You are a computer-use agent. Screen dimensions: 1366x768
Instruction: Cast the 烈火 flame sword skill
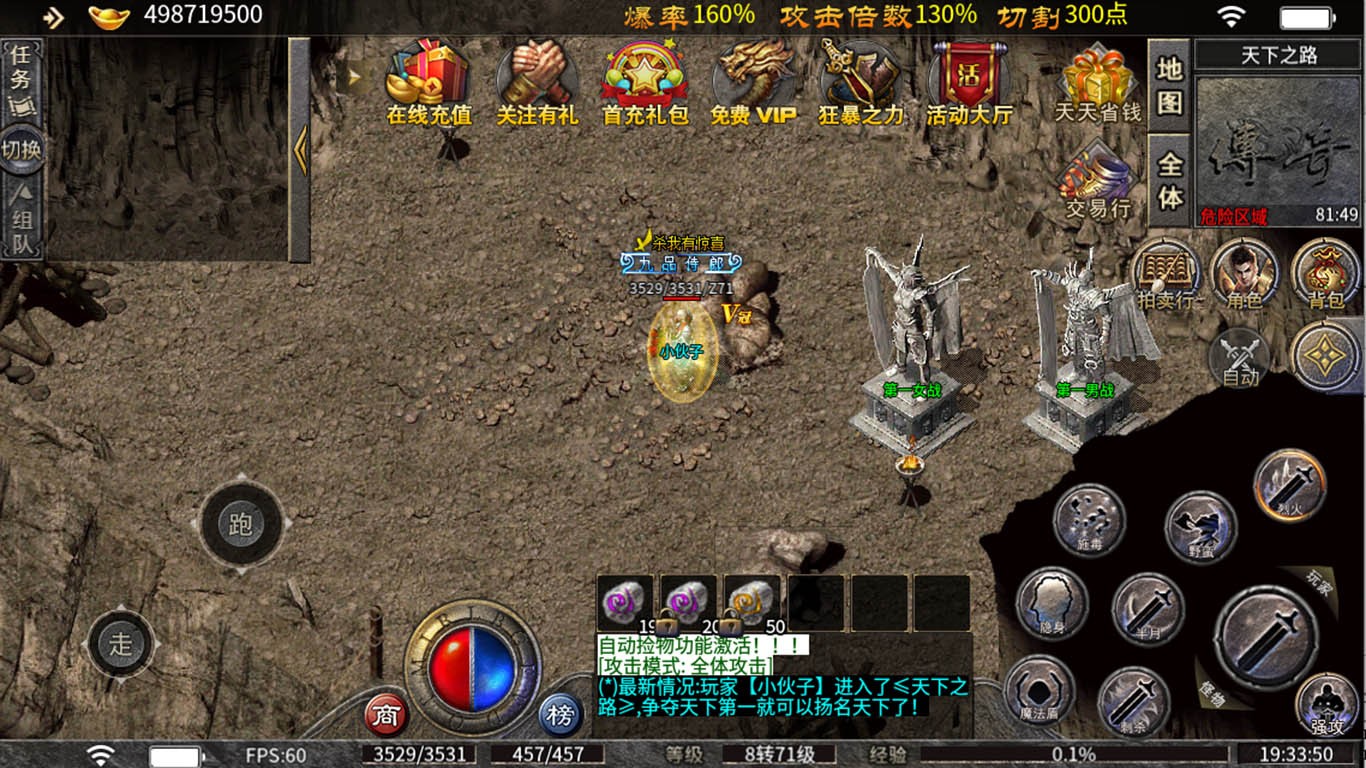pyautogui.click(x=1289, y=485)
